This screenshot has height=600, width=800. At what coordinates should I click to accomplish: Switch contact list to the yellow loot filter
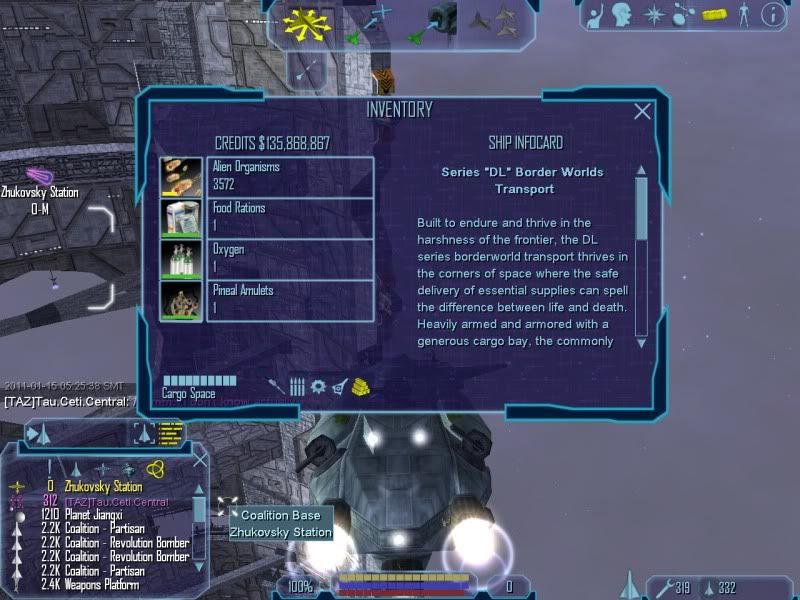pos(155,469)
